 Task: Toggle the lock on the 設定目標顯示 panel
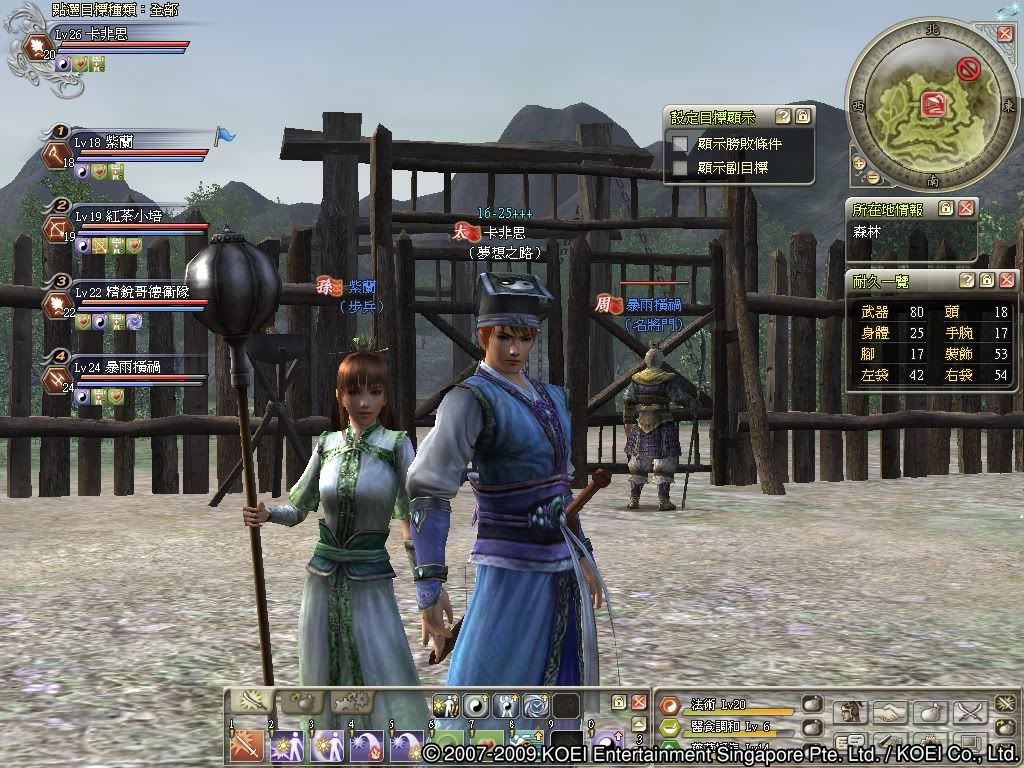803,117
